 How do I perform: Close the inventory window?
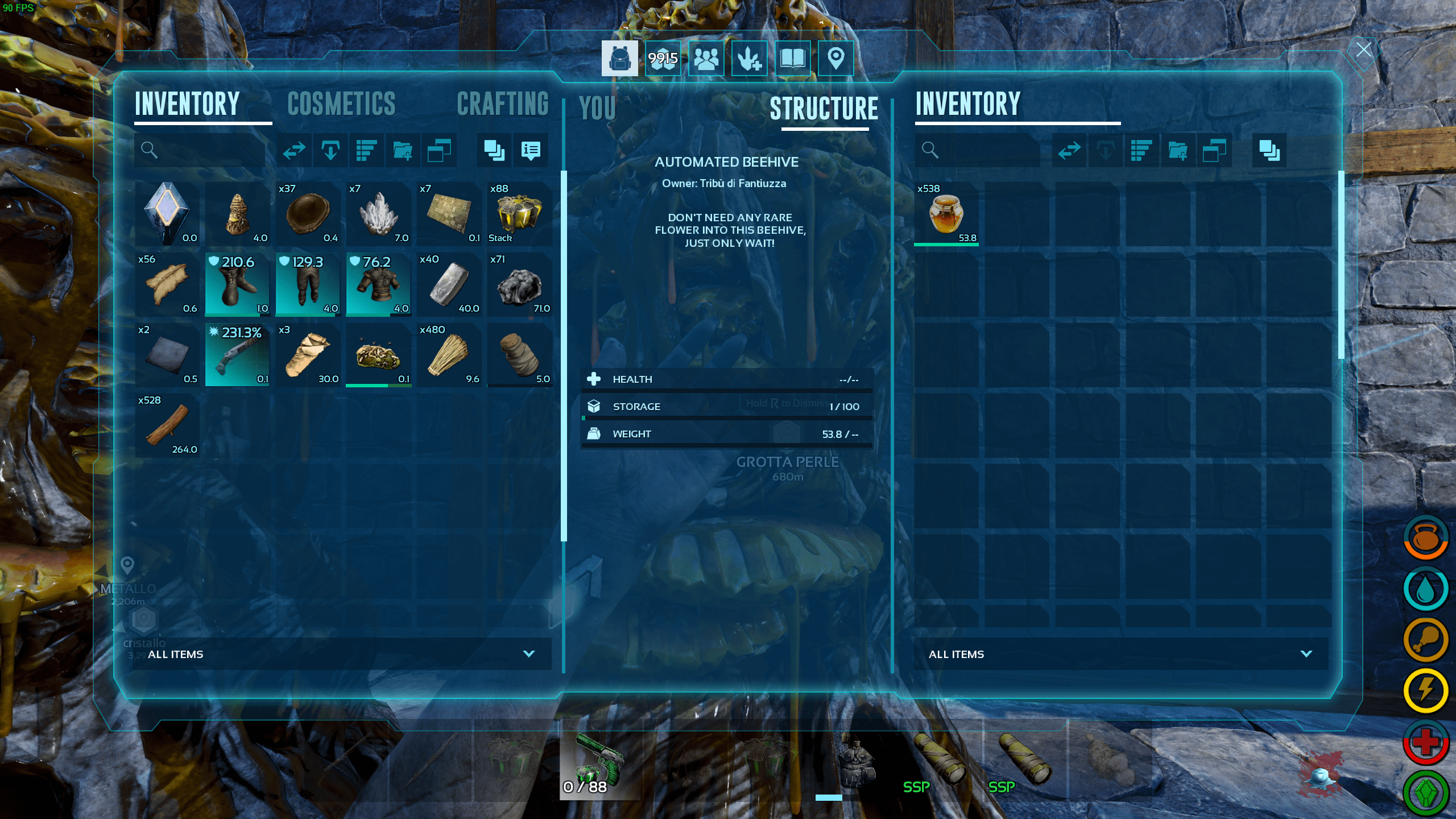(x=1363, y=49)
